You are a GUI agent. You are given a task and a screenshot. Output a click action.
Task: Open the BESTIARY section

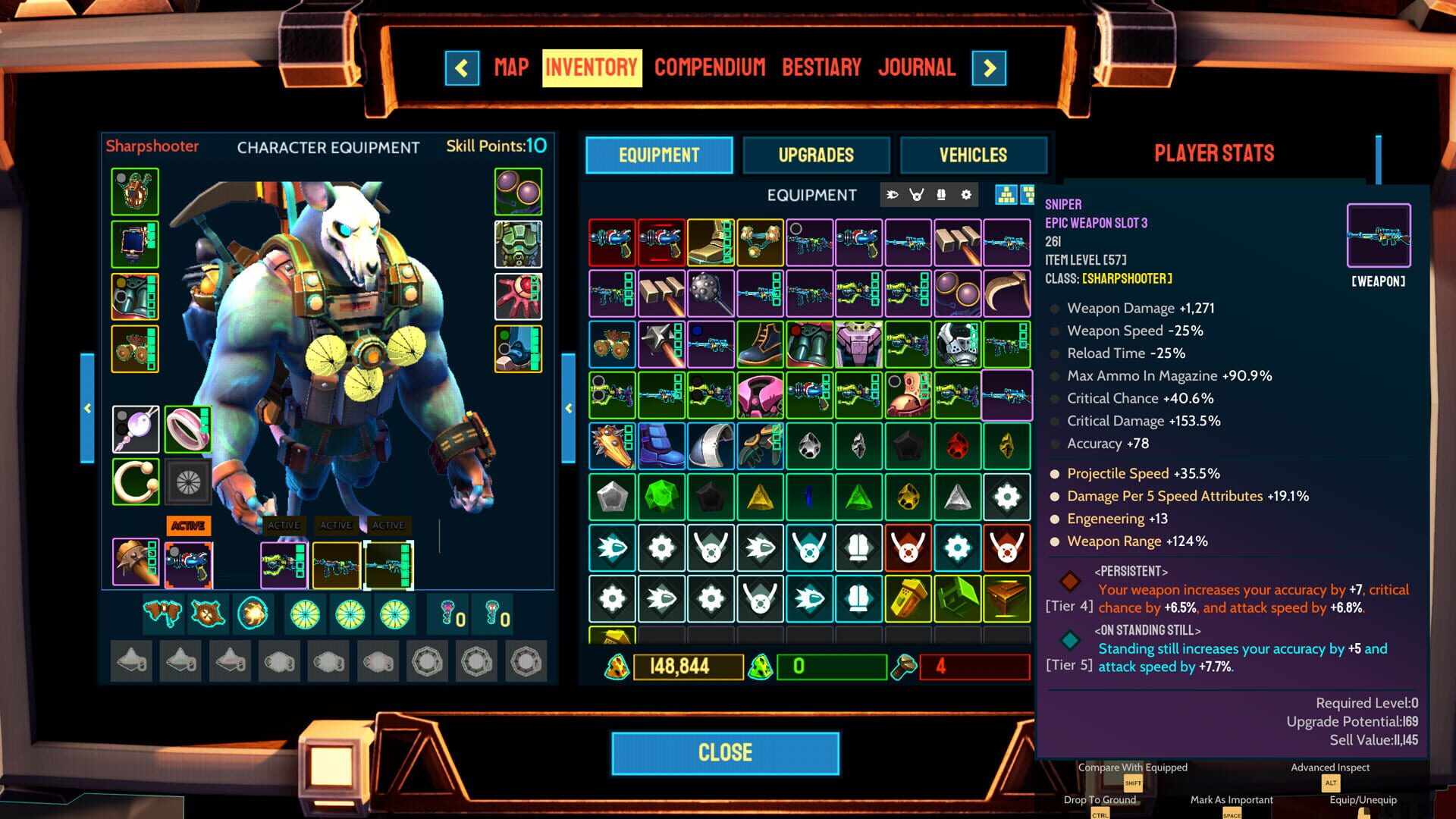click(x=822, y=67)
